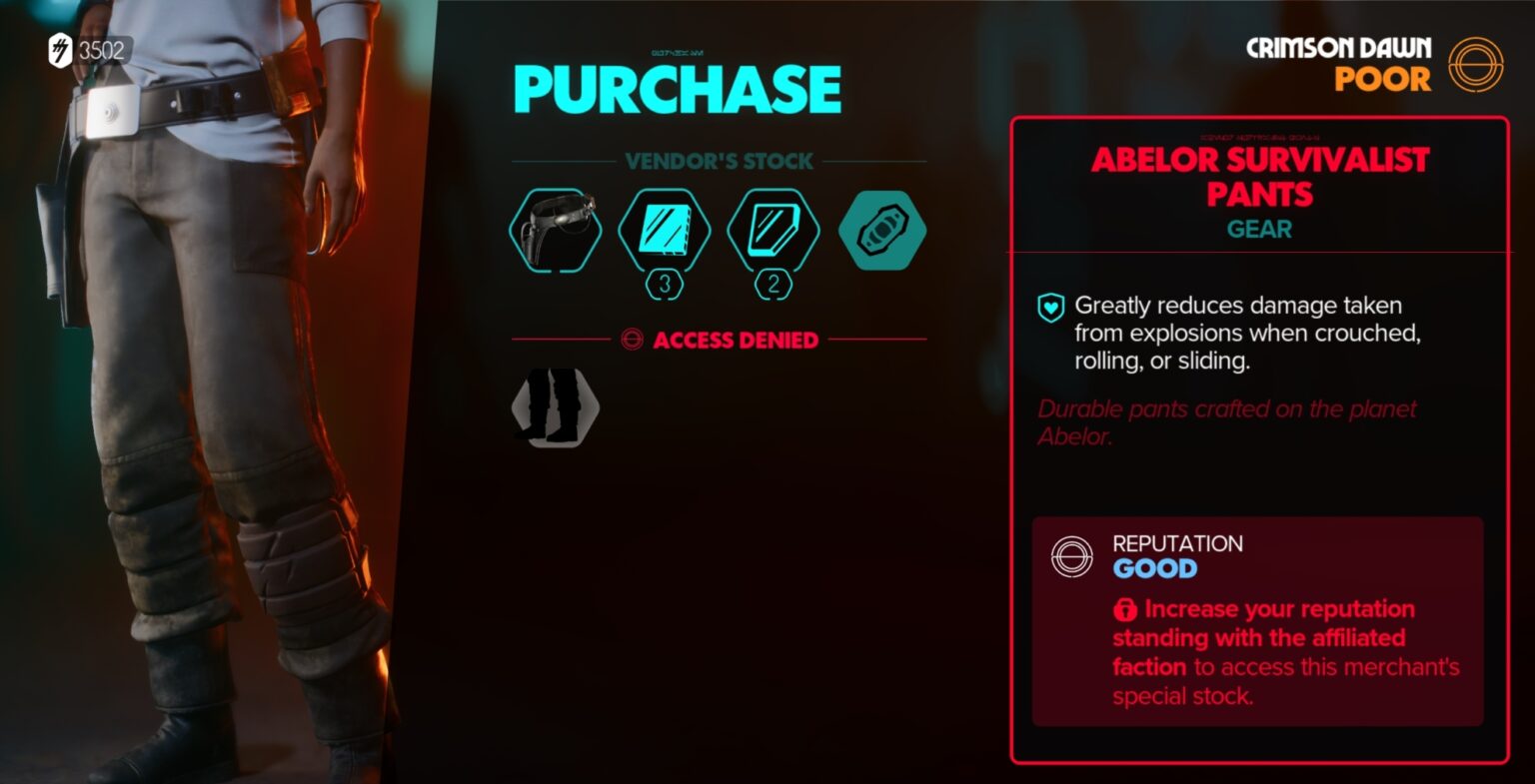Click the Gear category label

click(x=1257, y=230)
